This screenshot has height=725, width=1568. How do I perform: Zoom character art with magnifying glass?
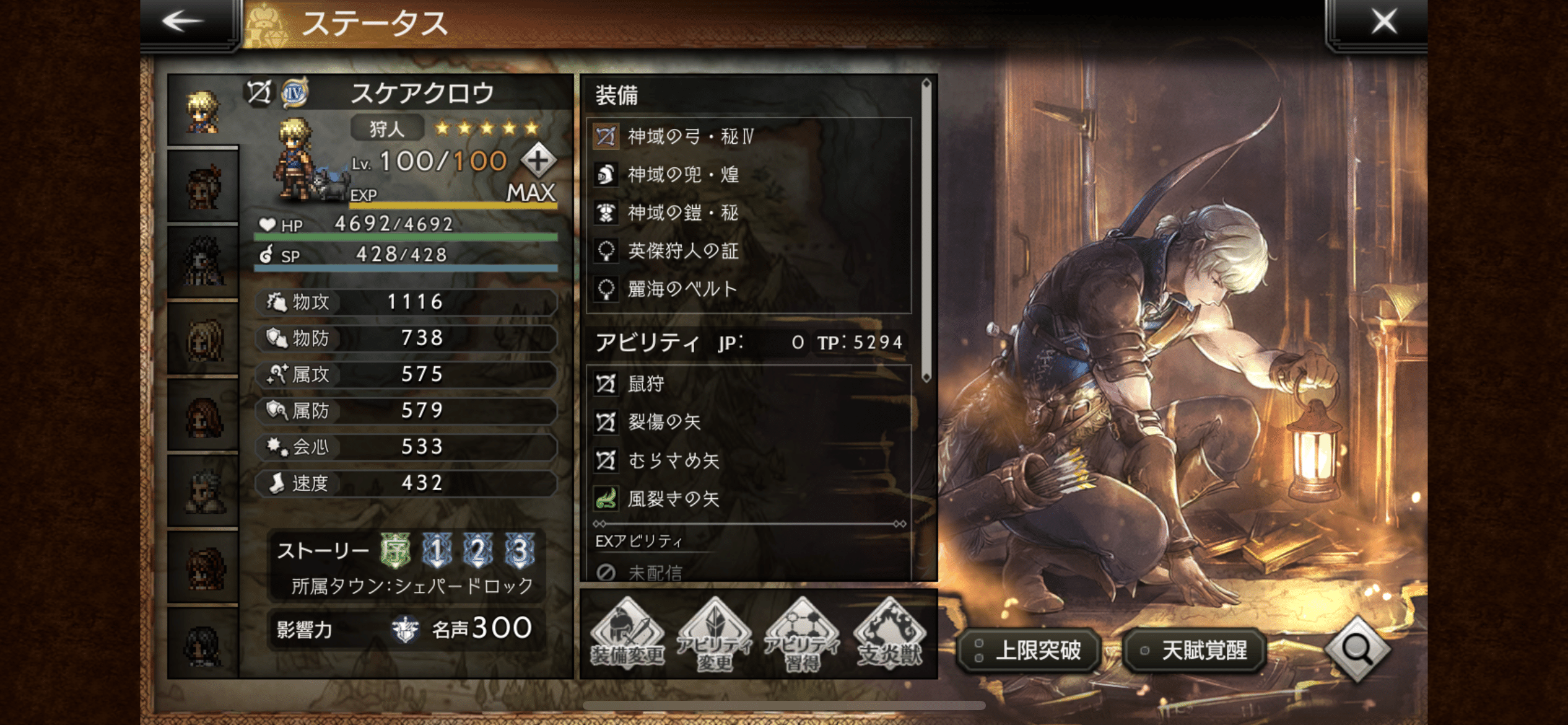tap(1357, 649)
